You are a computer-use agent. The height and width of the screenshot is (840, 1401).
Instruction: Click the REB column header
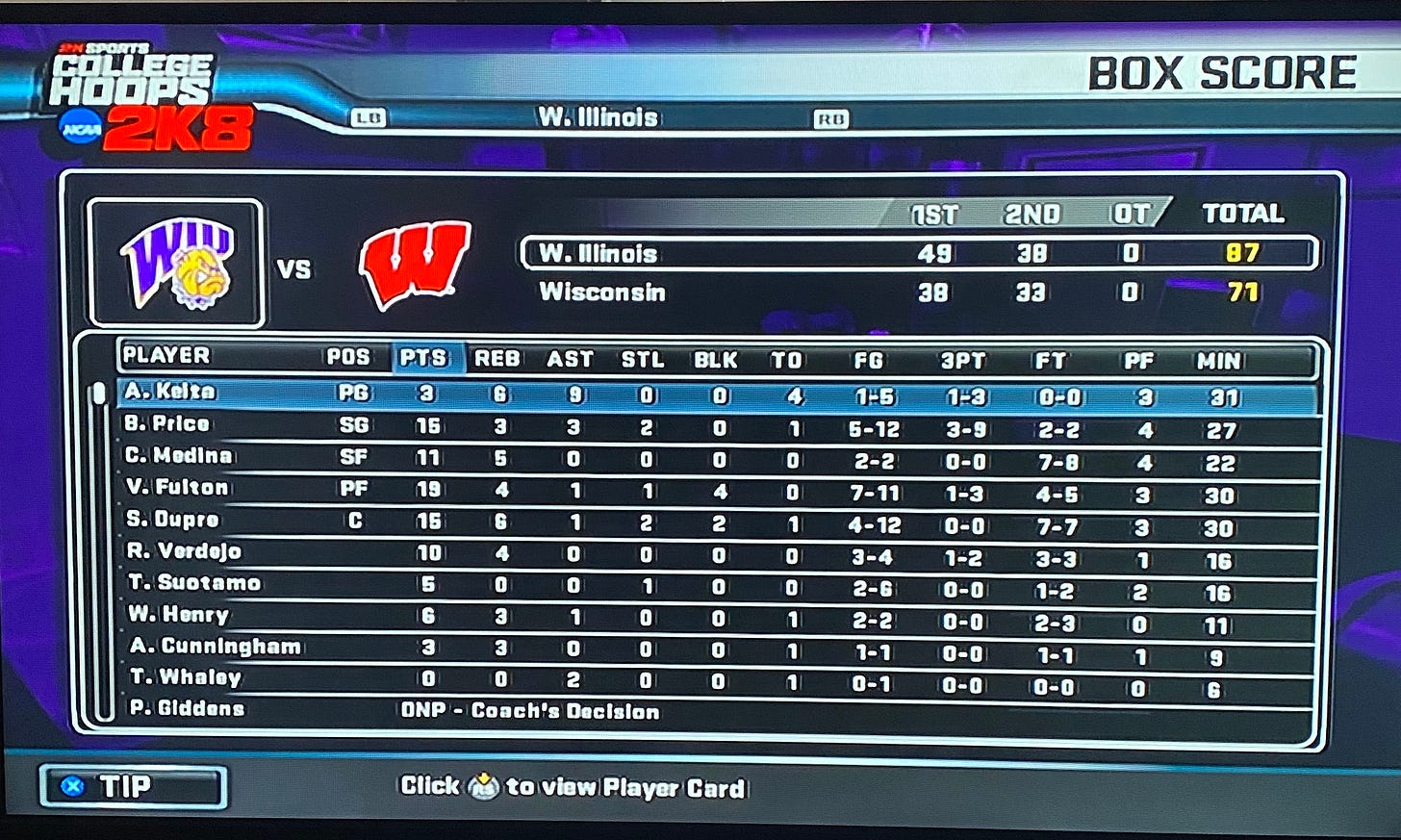(497, 359)
